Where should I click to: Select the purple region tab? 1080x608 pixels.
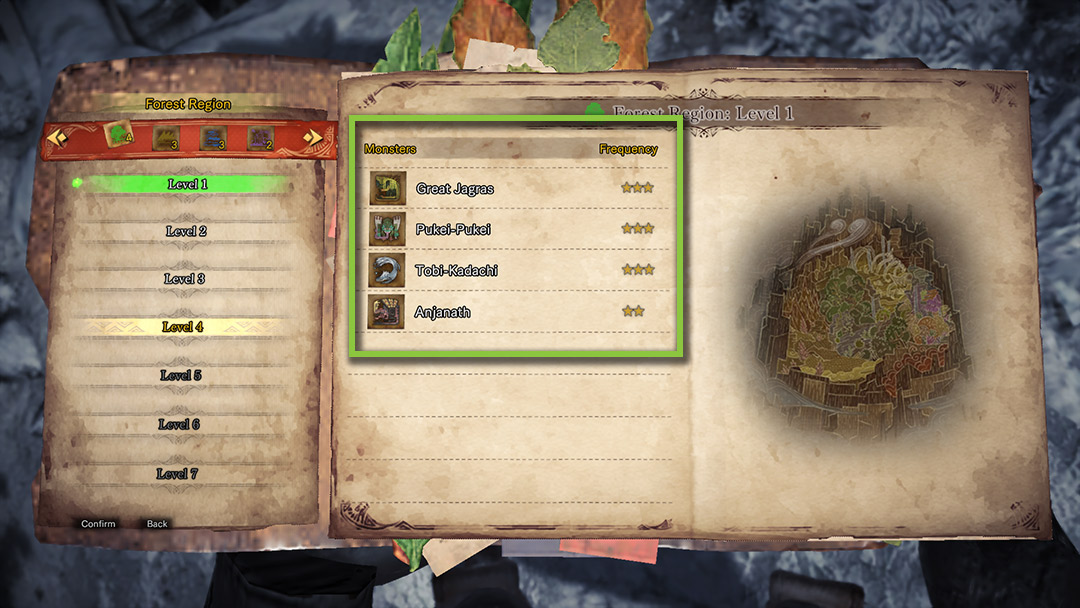click(x=260, y=138)
